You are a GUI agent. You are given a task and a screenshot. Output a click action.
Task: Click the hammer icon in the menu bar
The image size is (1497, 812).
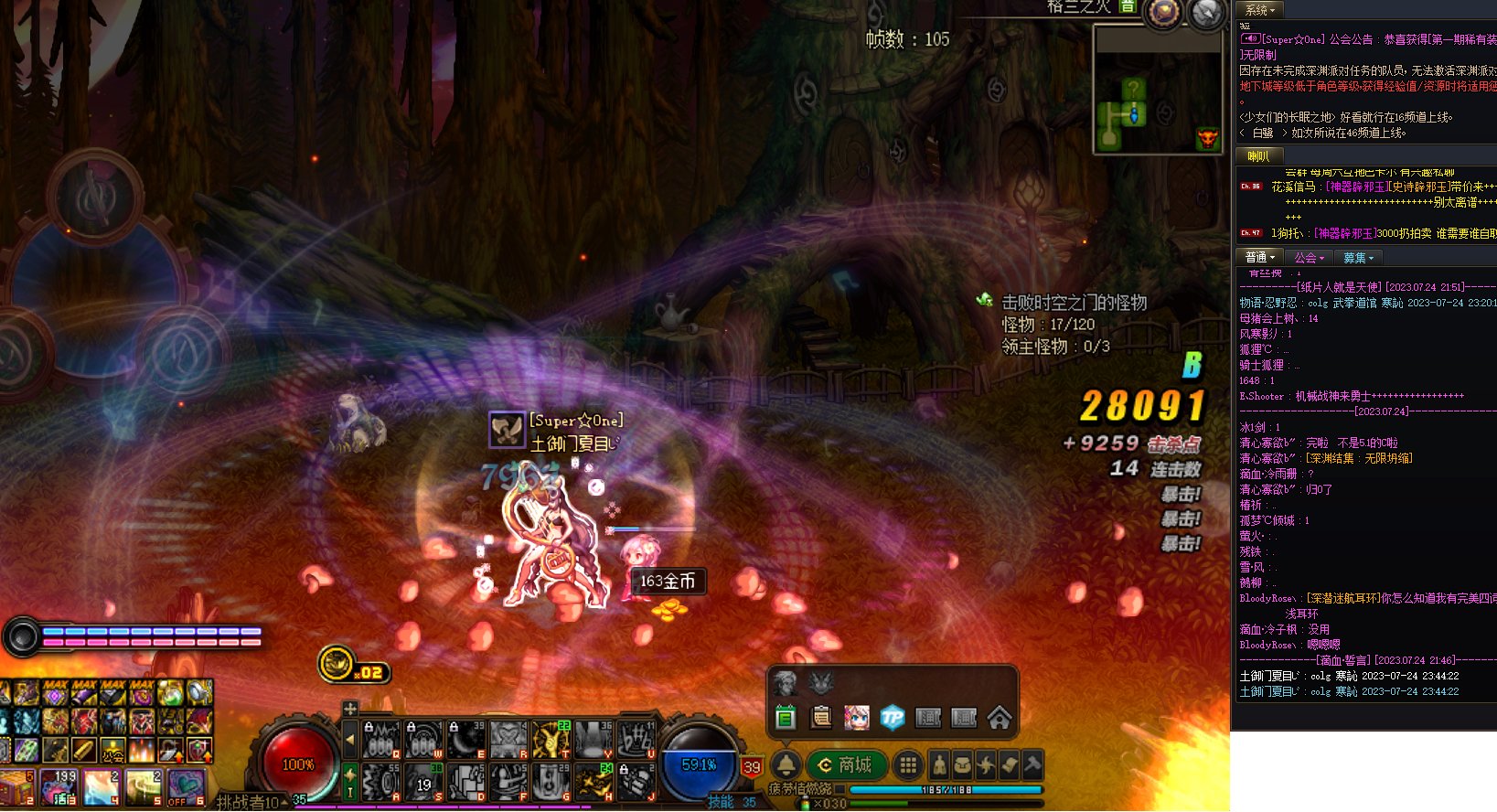point(1032,764)
